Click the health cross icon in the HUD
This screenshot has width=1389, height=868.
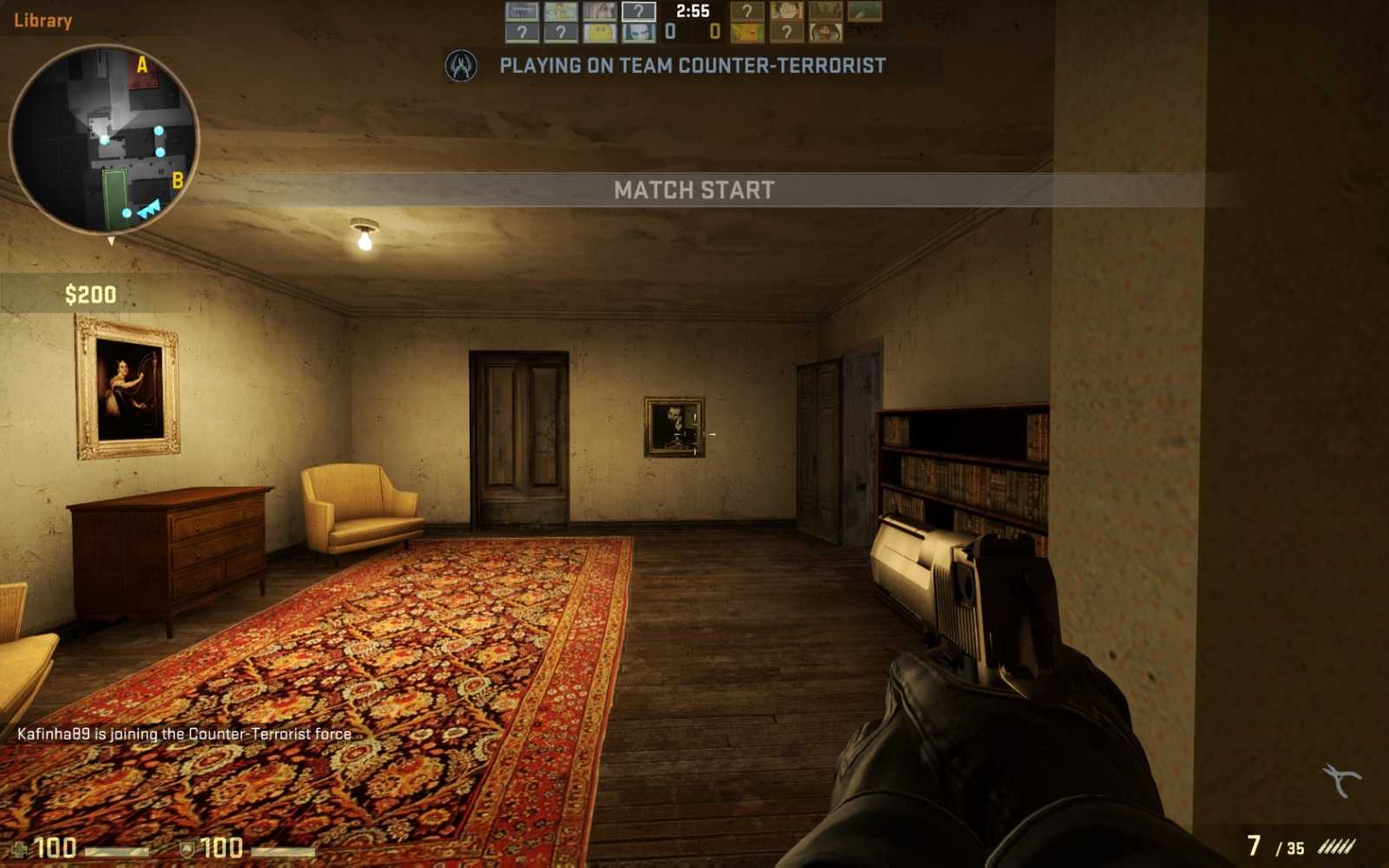(x=18, y=851)
